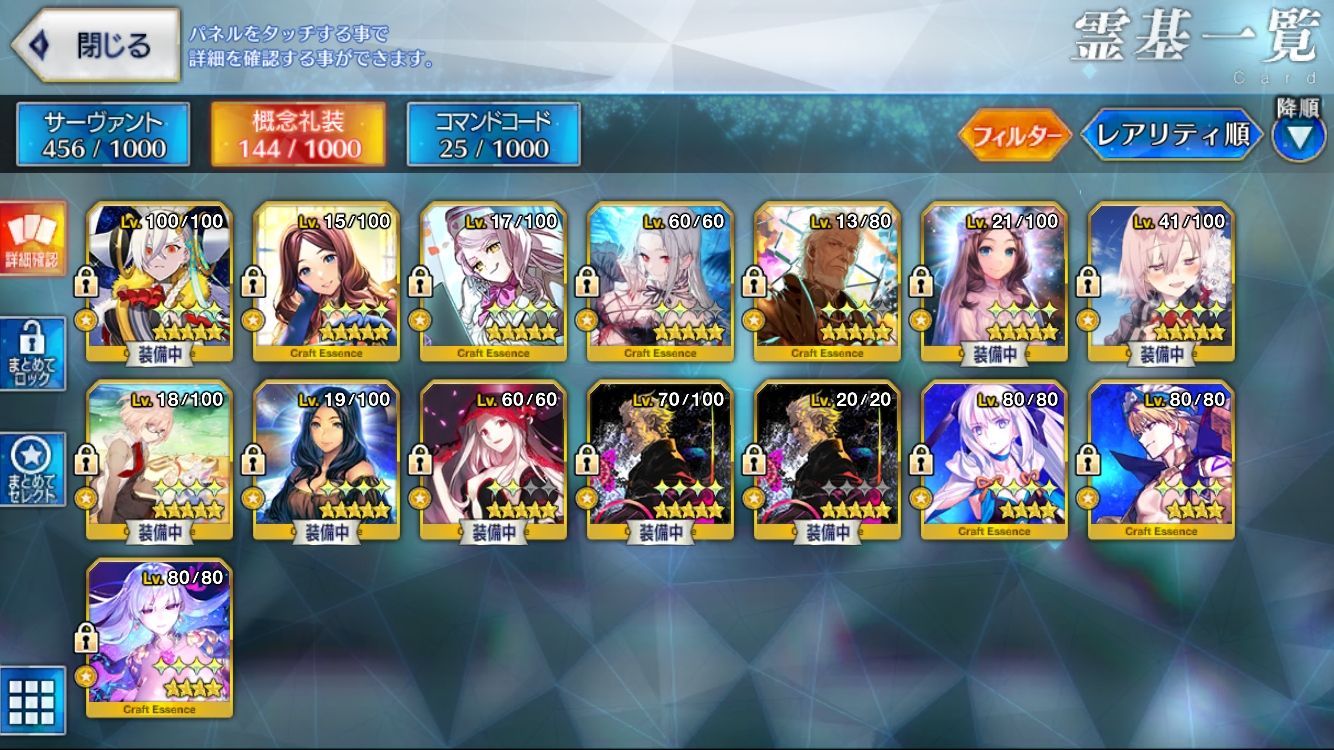
Task: Click the まとめてロック bulk lock button
Action: click(33, 354)
